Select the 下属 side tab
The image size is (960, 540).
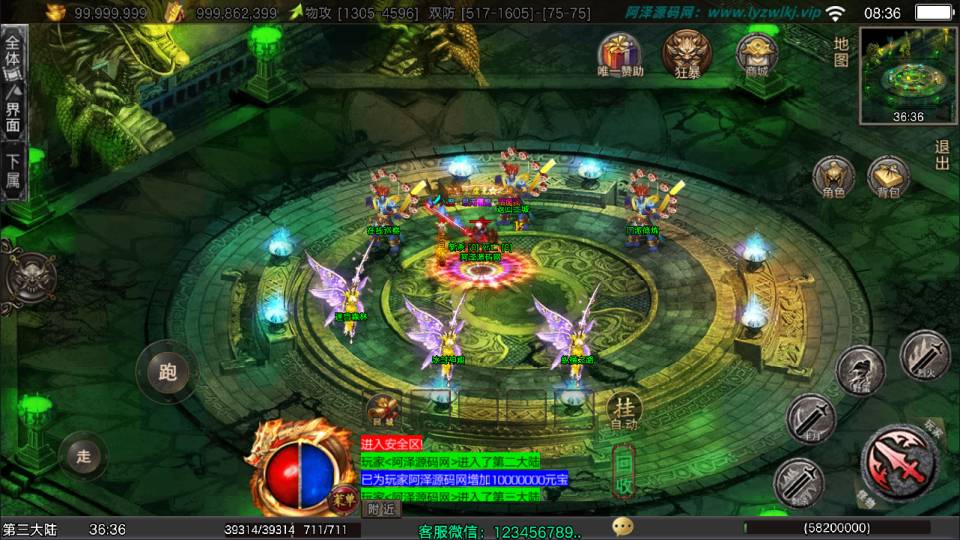pyautogui.click(x=13, y=171)
